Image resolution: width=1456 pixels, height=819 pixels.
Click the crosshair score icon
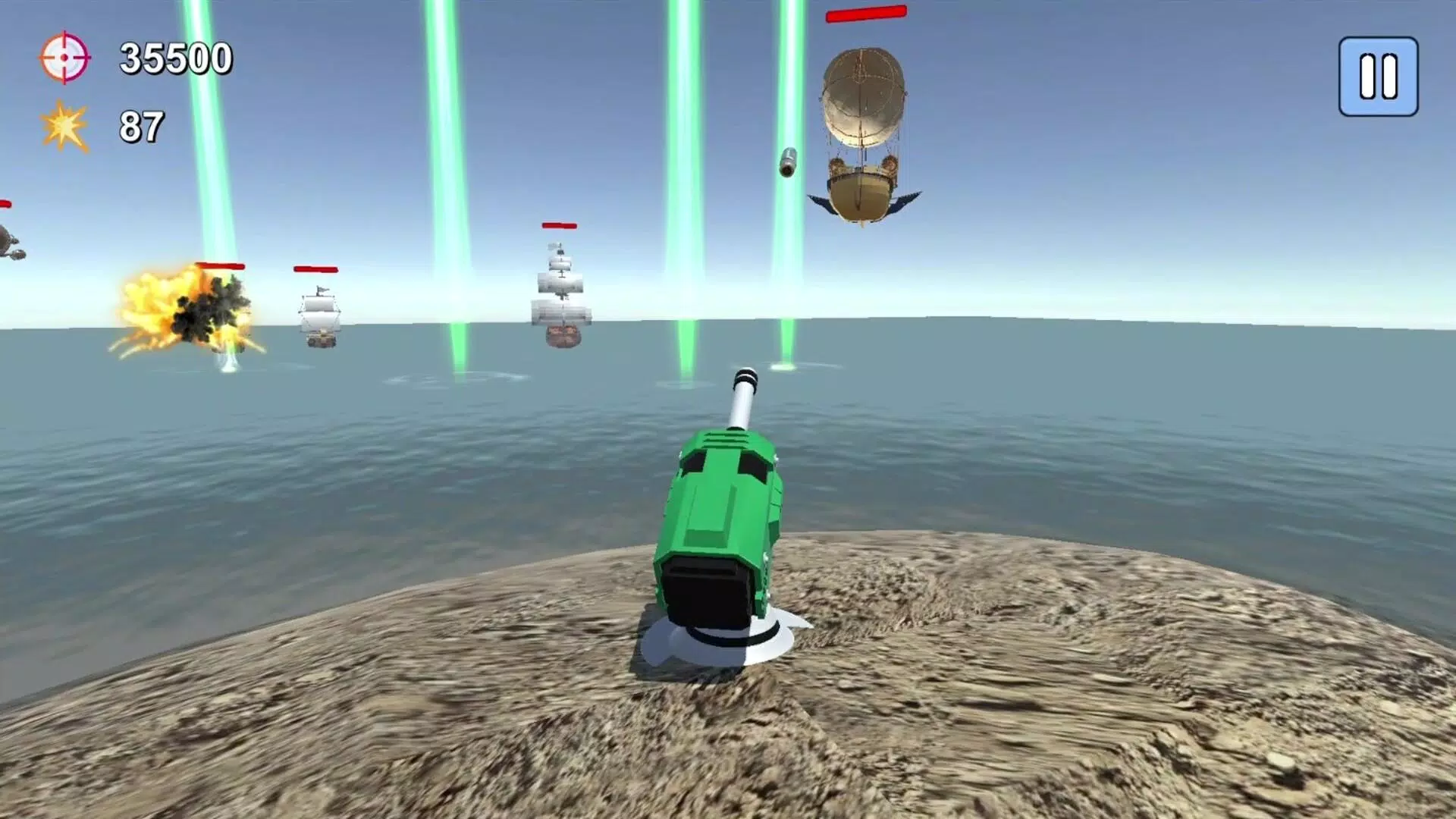tap(64, 57)
